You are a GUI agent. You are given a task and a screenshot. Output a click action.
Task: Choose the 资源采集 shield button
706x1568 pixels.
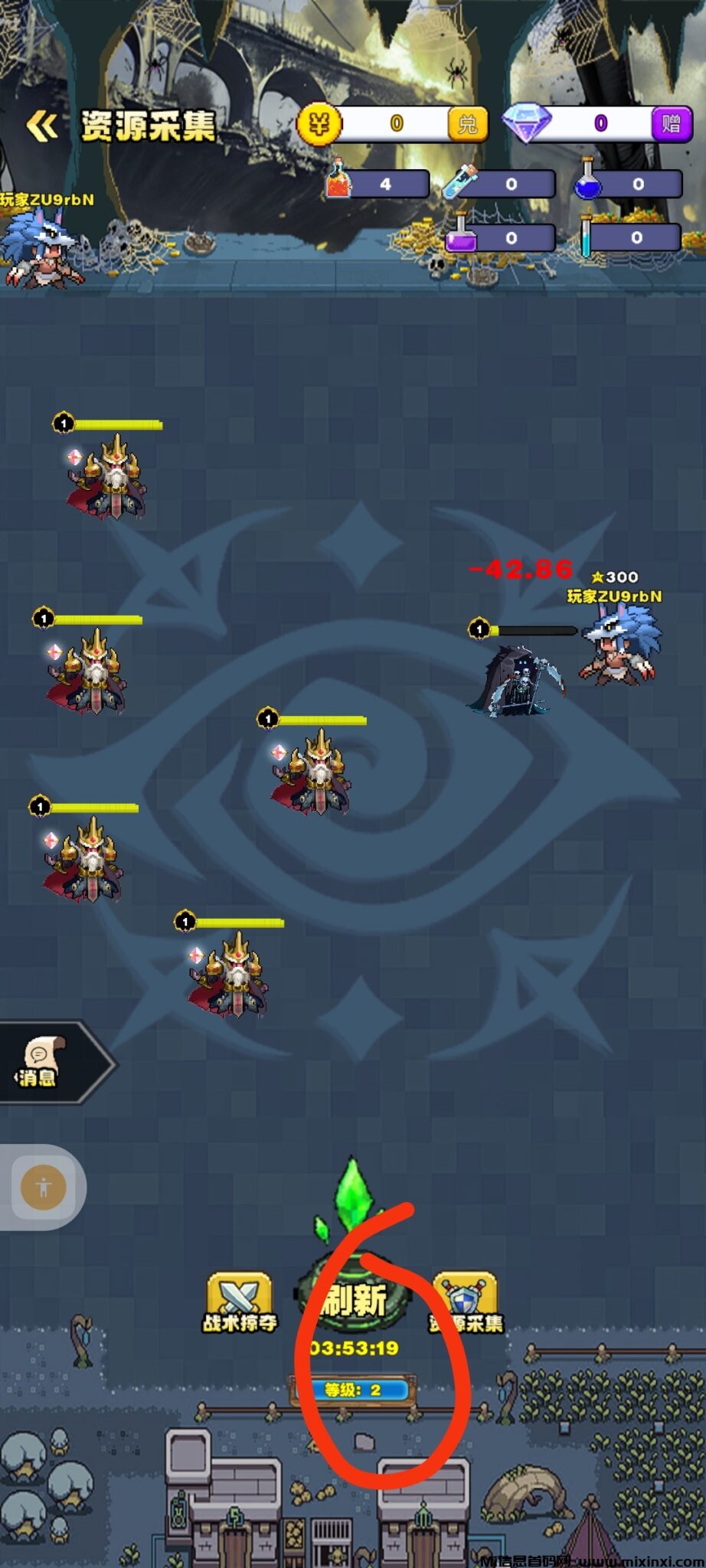pyautogui.click(x=466, y=1302)
